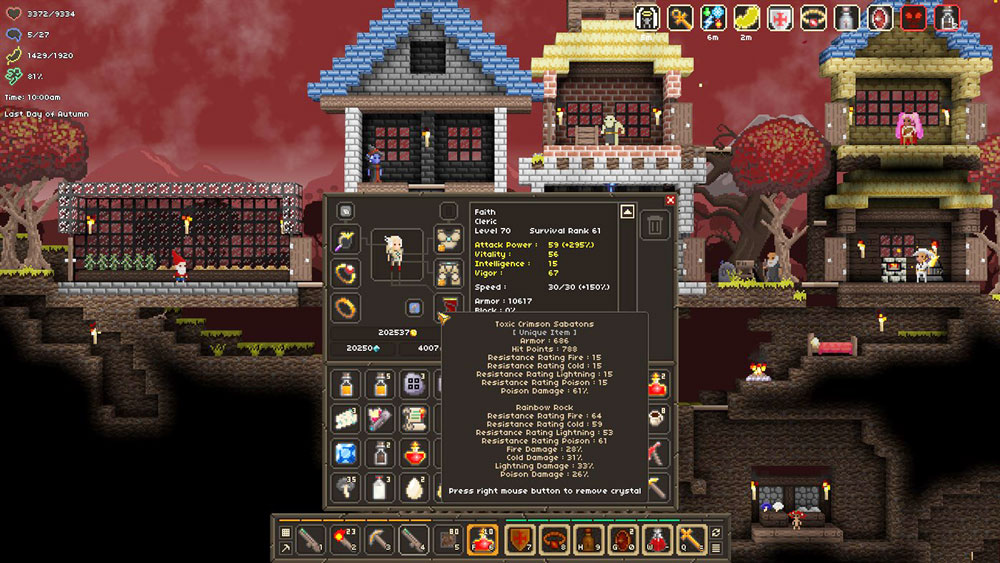Pick the blue sapphire gem in inventory
The height and width of the screenshot is (563, 1000).
pyautogui.click(x=346, y=453)
